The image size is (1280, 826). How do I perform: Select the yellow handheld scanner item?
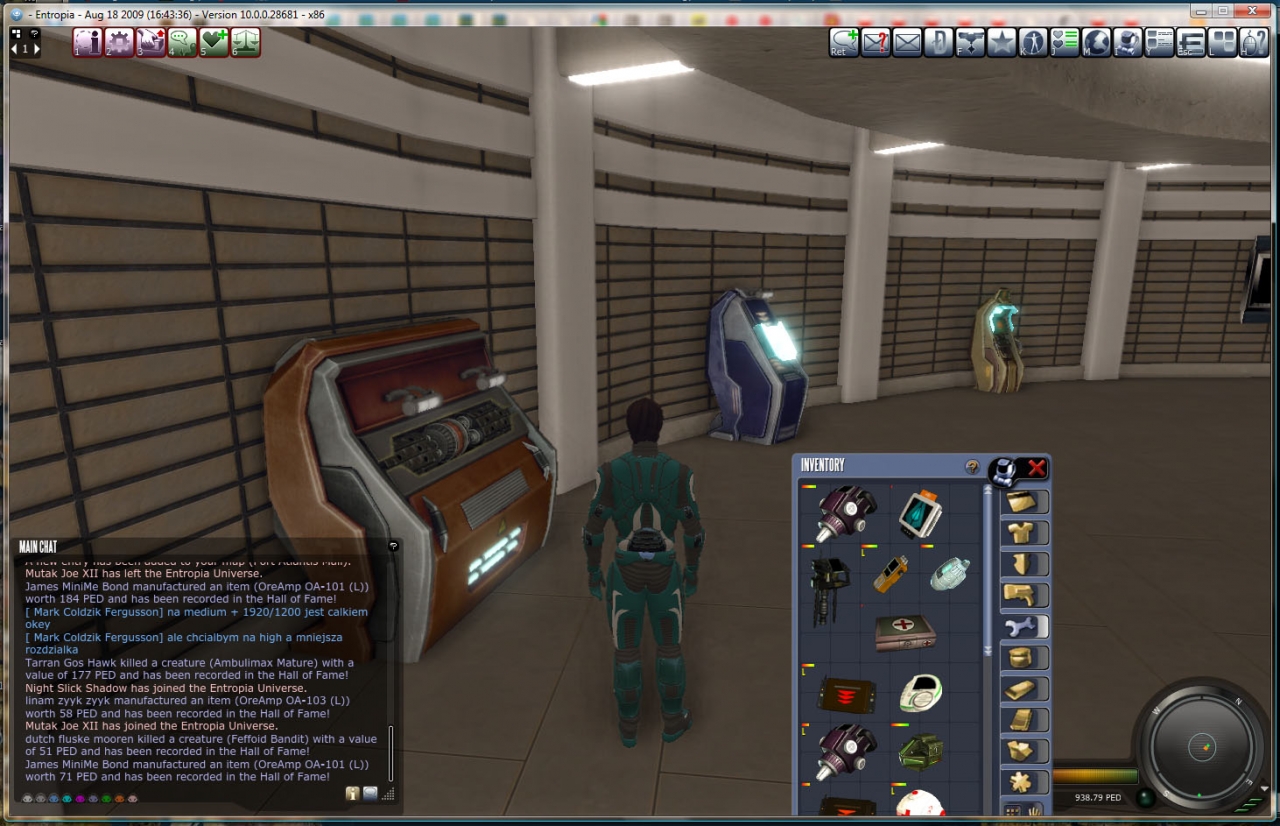[x=890, y=574]
